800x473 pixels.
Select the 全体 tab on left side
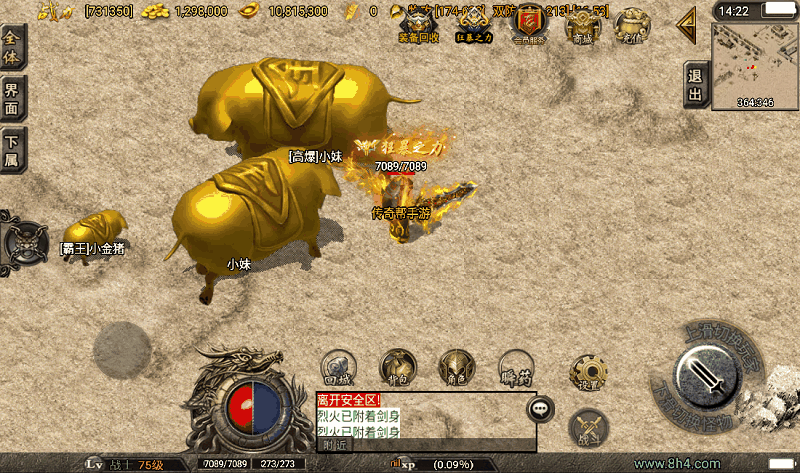coord(12,47)
